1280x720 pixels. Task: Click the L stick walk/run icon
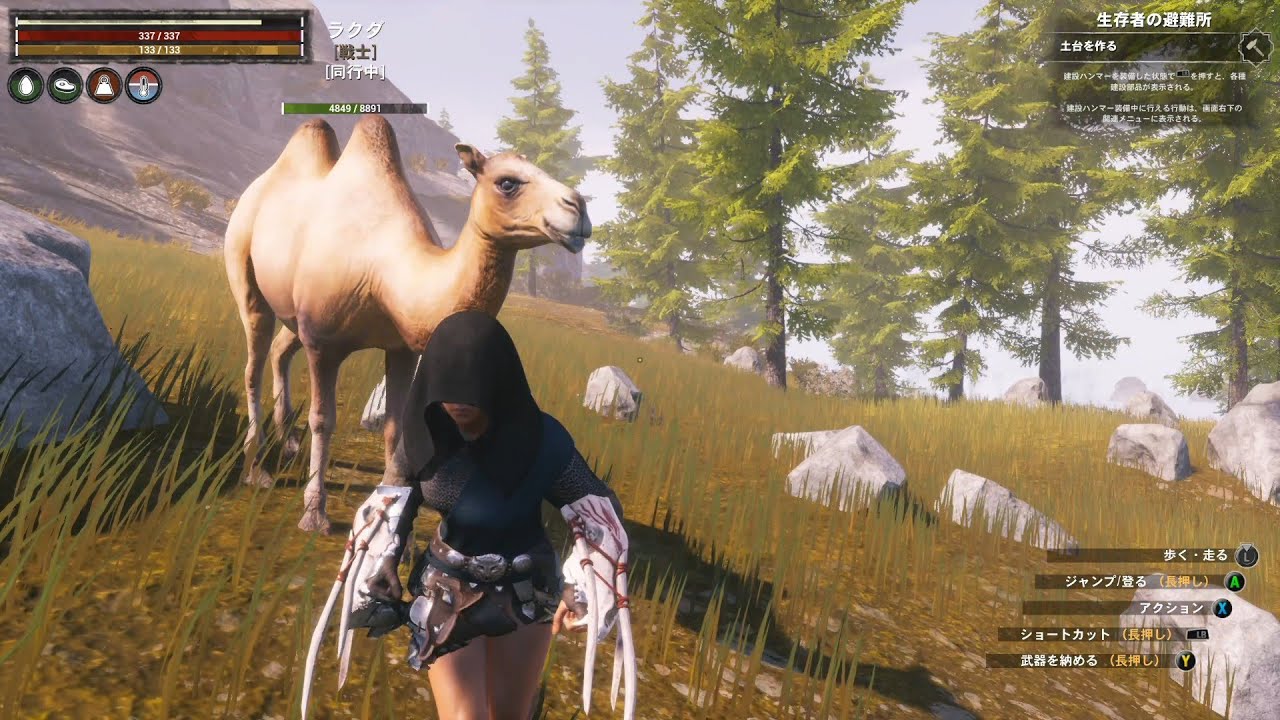(1246, 557)
